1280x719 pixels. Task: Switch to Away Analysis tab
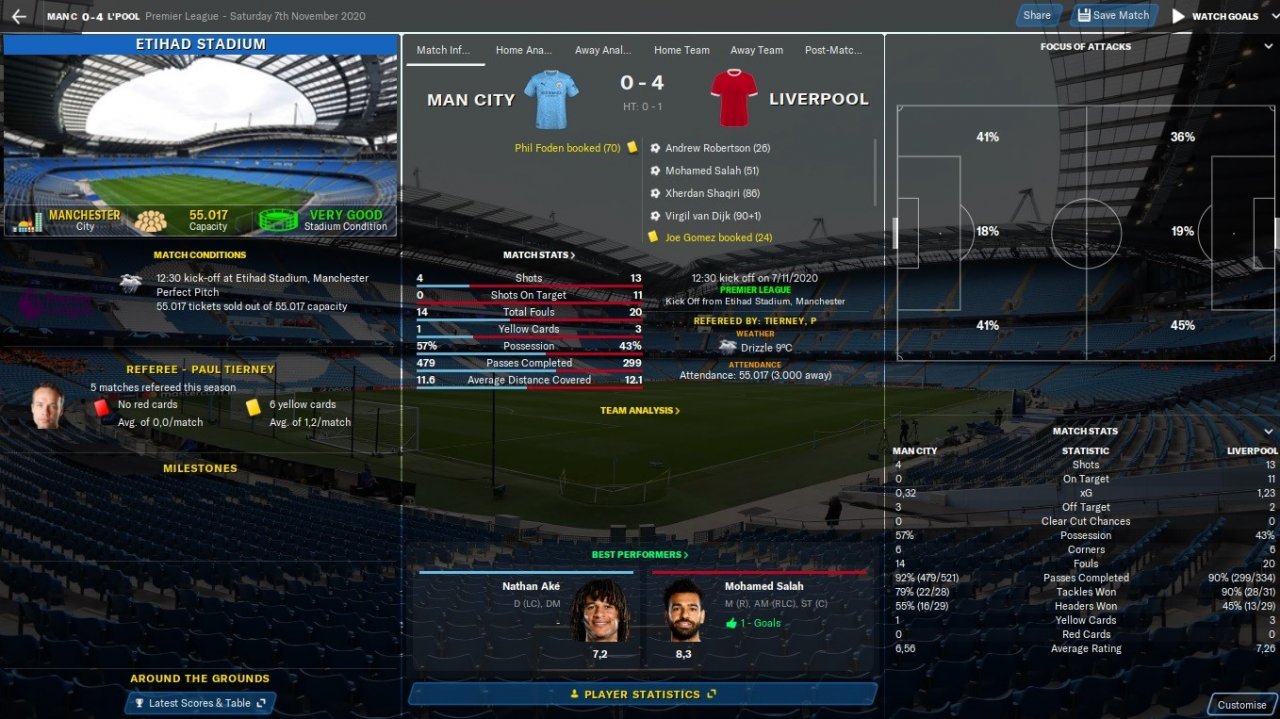pos(603,50)
